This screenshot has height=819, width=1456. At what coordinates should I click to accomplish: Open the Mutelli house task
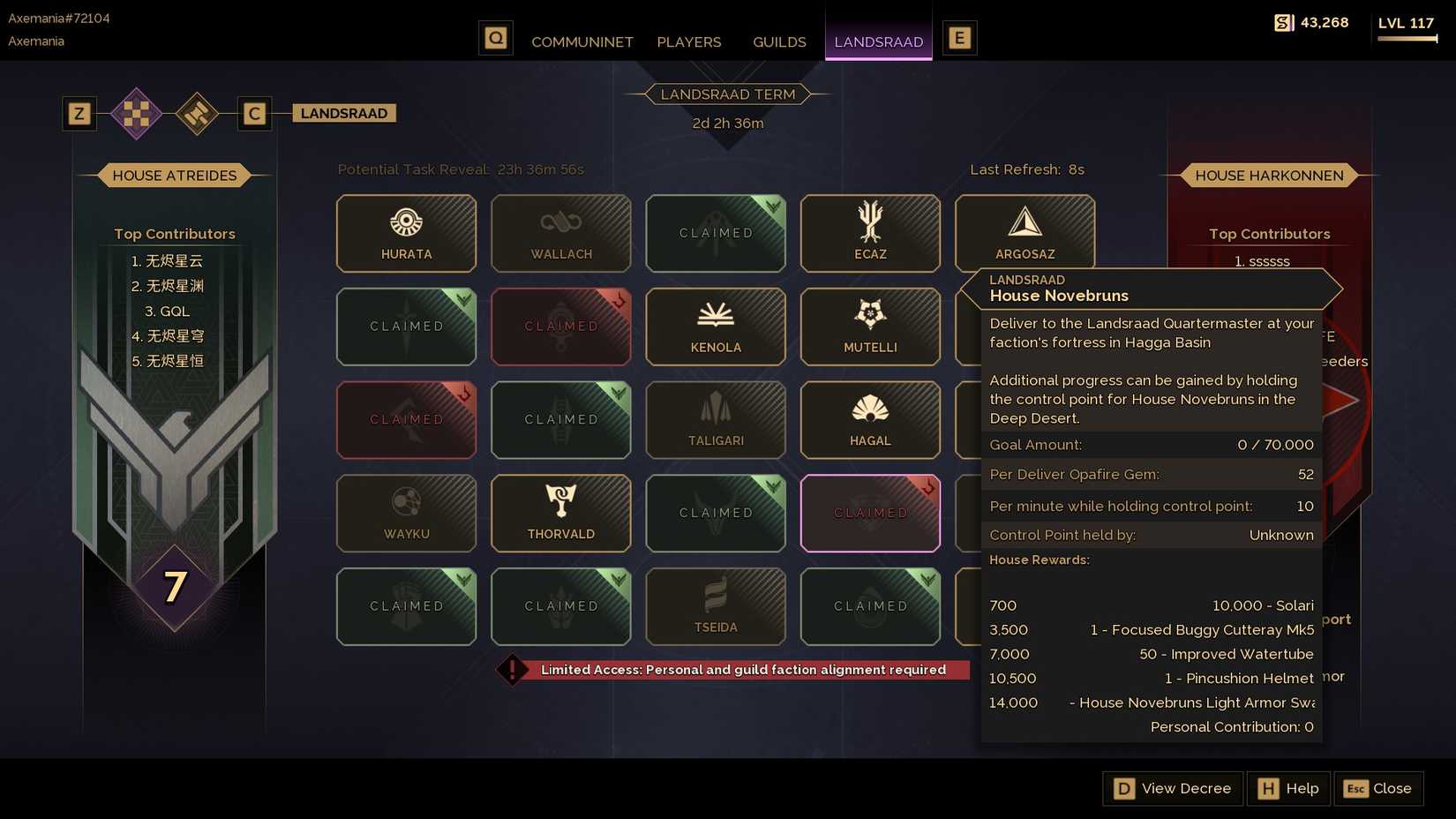click(x=869, y=327)
